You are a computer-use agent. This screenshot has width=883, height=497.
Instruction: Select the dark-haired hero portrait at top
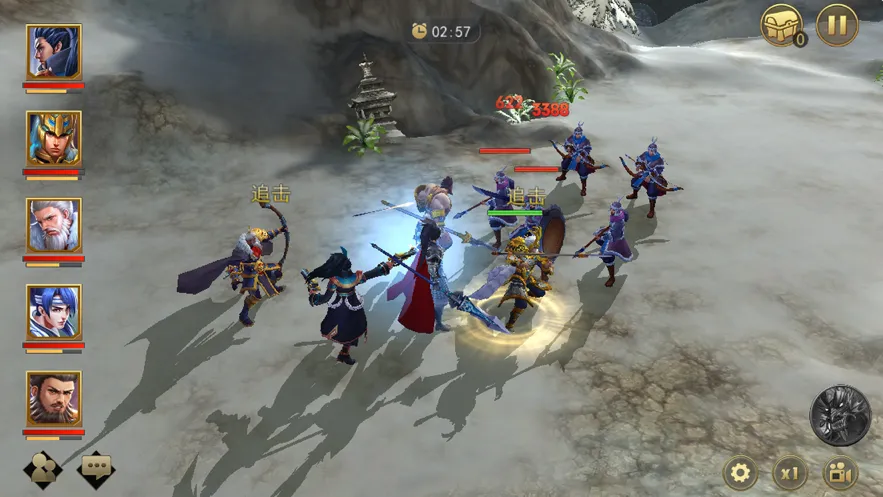pos(54,51)
